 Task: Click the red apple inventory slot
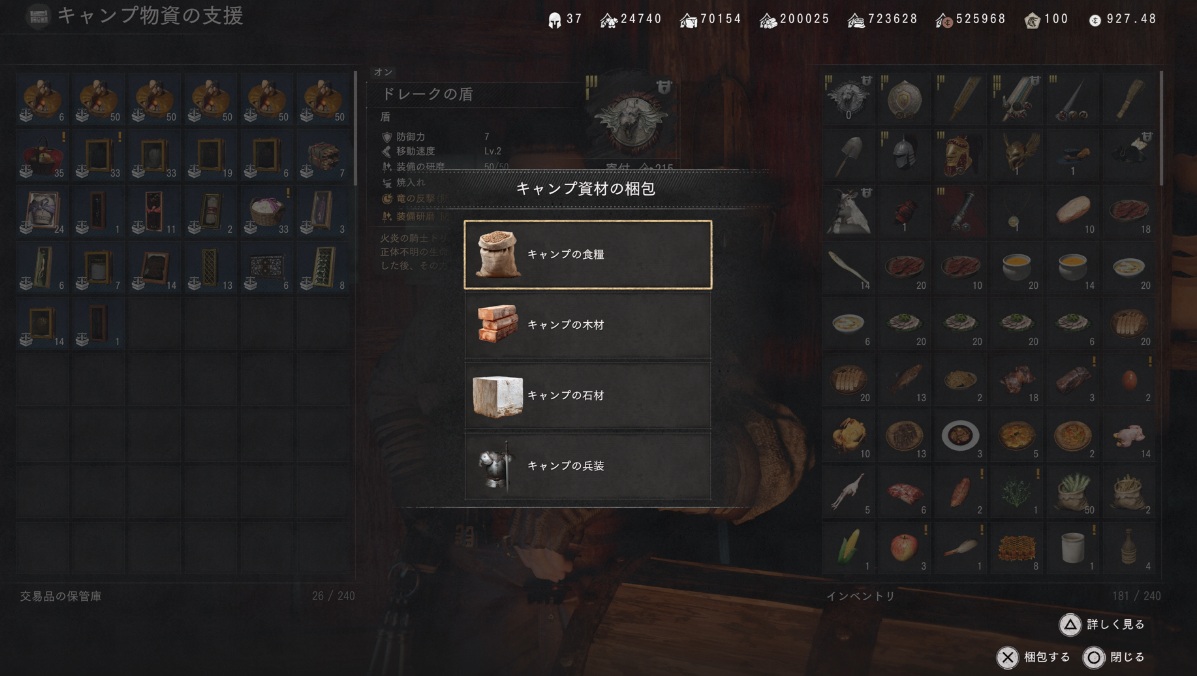coord(904,546)
